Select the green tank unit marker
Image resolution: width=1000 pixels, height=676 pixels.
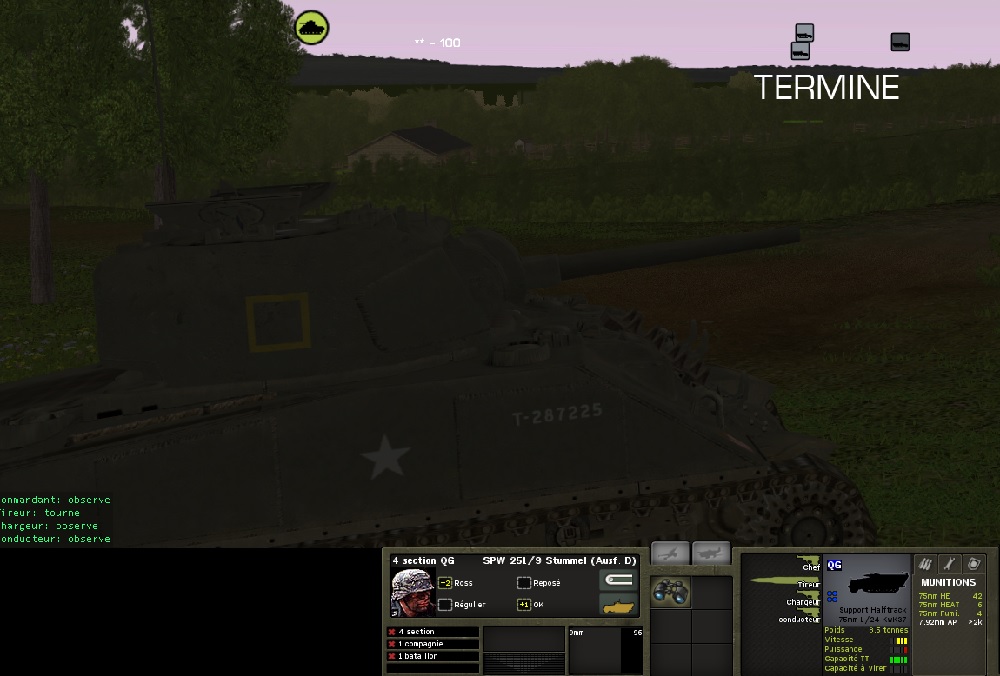pyautogui.click(x=313, y=27)
